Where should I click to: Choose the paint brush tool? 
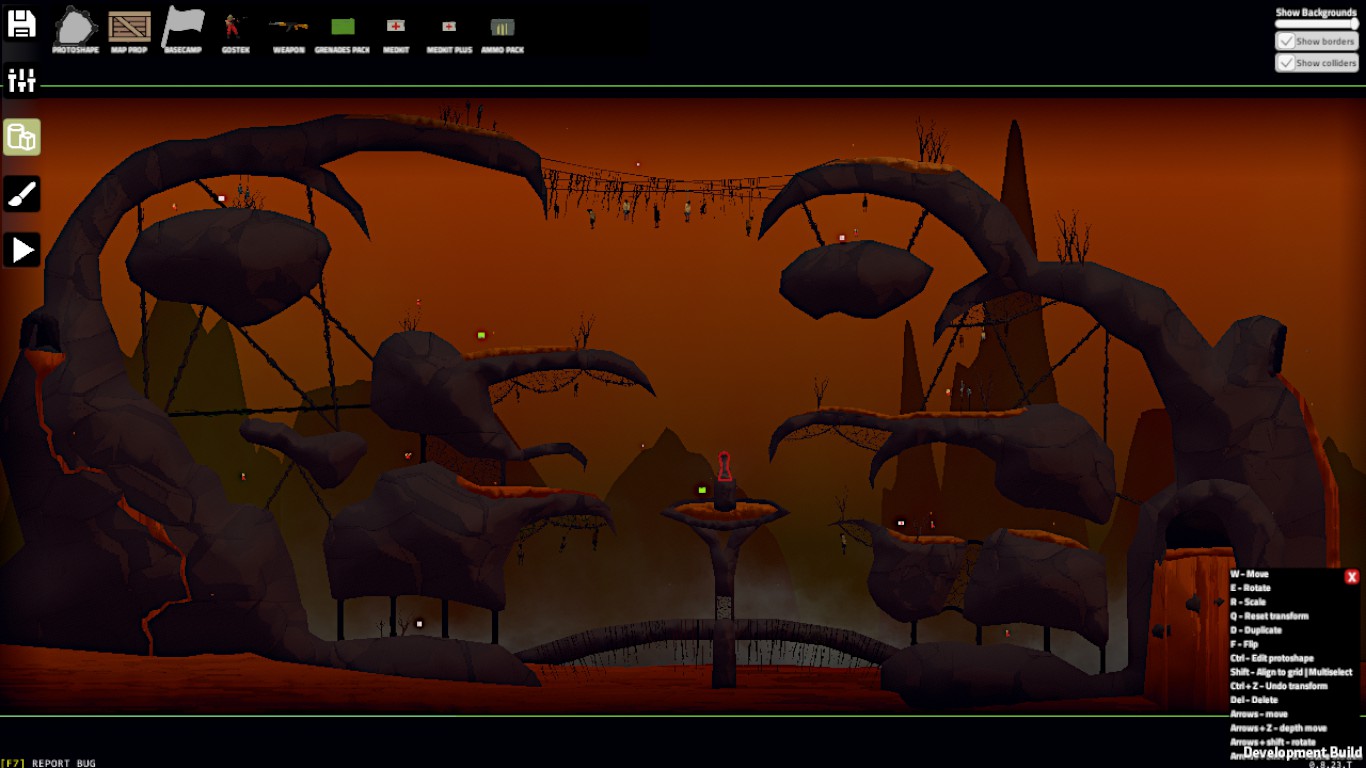point(22,194)
